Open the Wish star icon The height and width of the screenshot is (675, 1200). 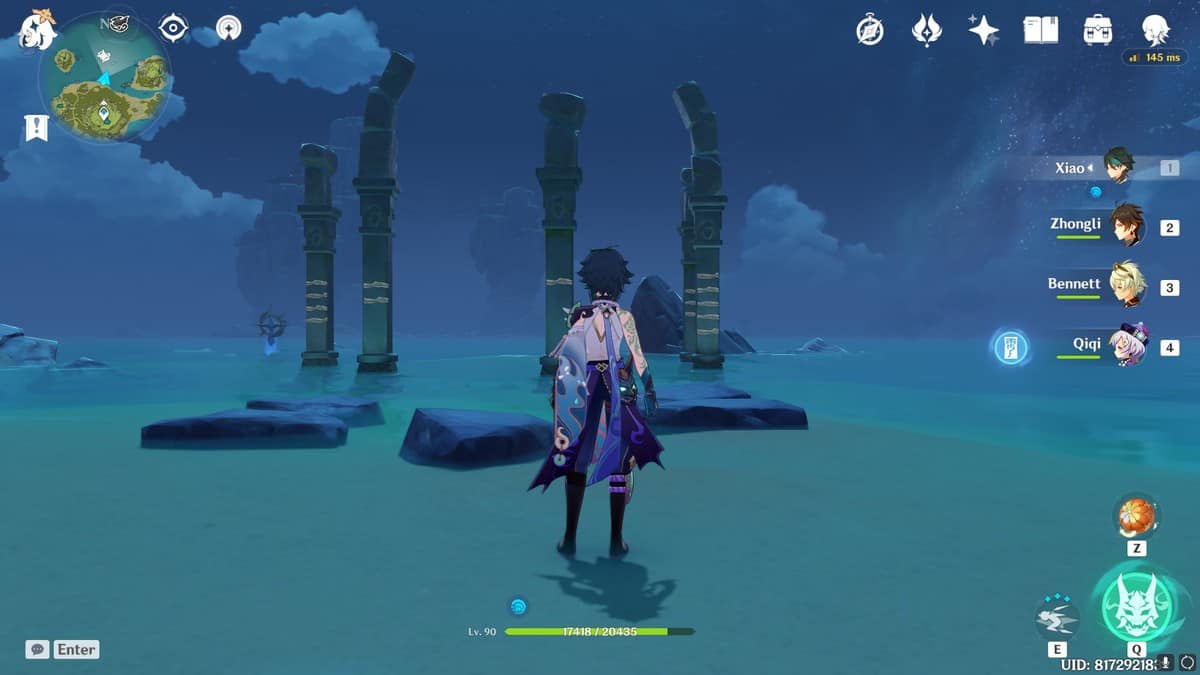983,30
